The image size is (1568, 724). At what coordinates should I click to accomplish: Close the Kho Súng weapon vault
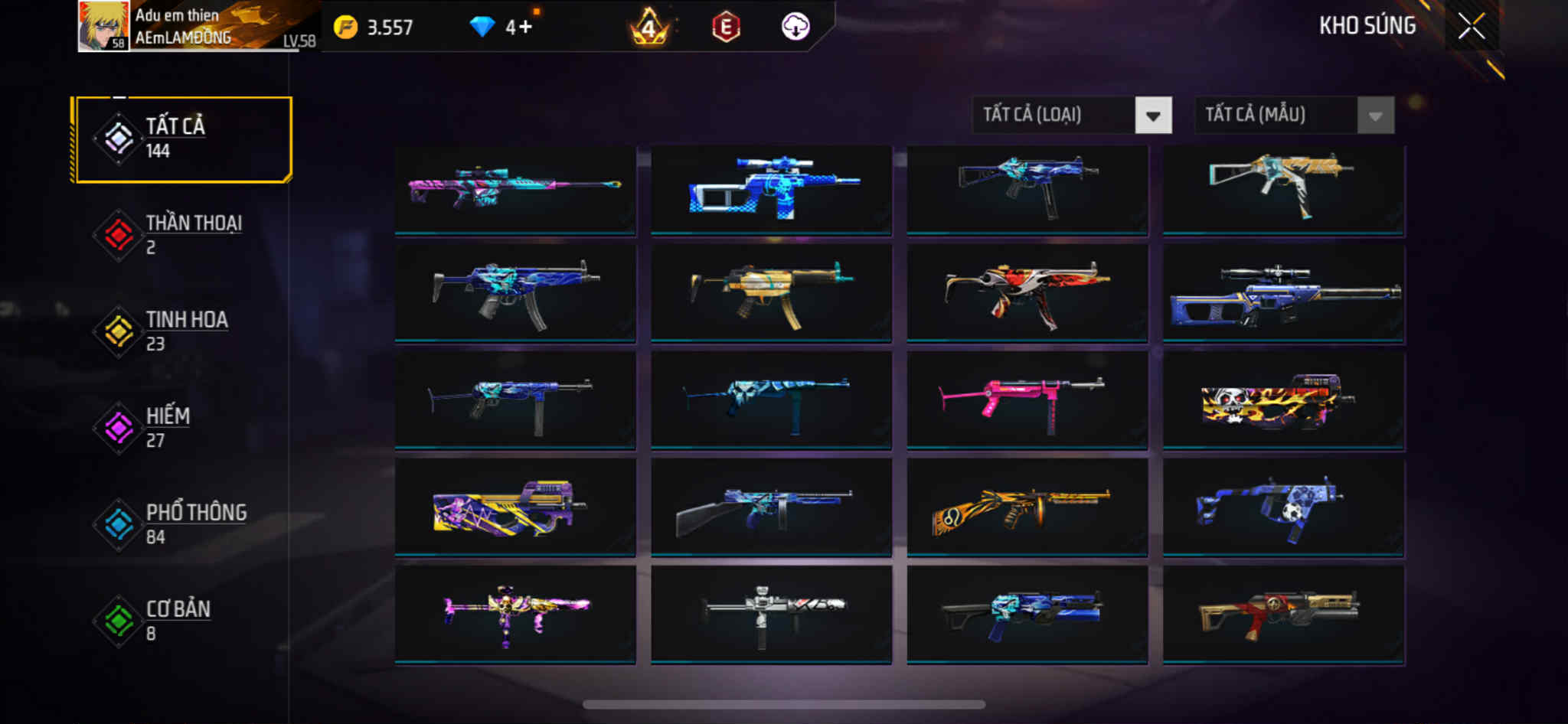coord(1471,27)
